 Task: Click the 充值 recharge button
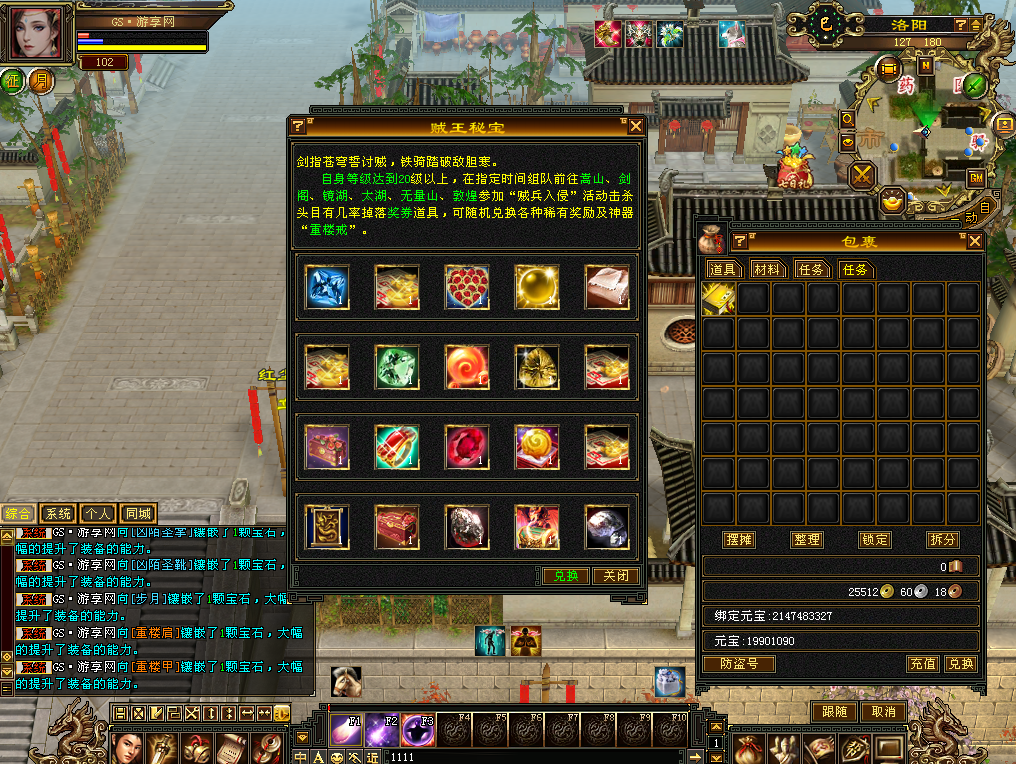click(922, 663)
